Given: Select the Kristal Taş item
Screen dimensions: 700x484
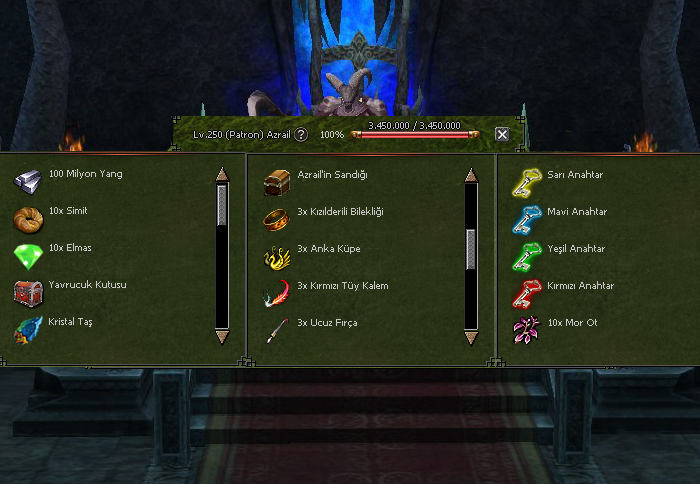Looking at the screenshot, I should 28,330.
